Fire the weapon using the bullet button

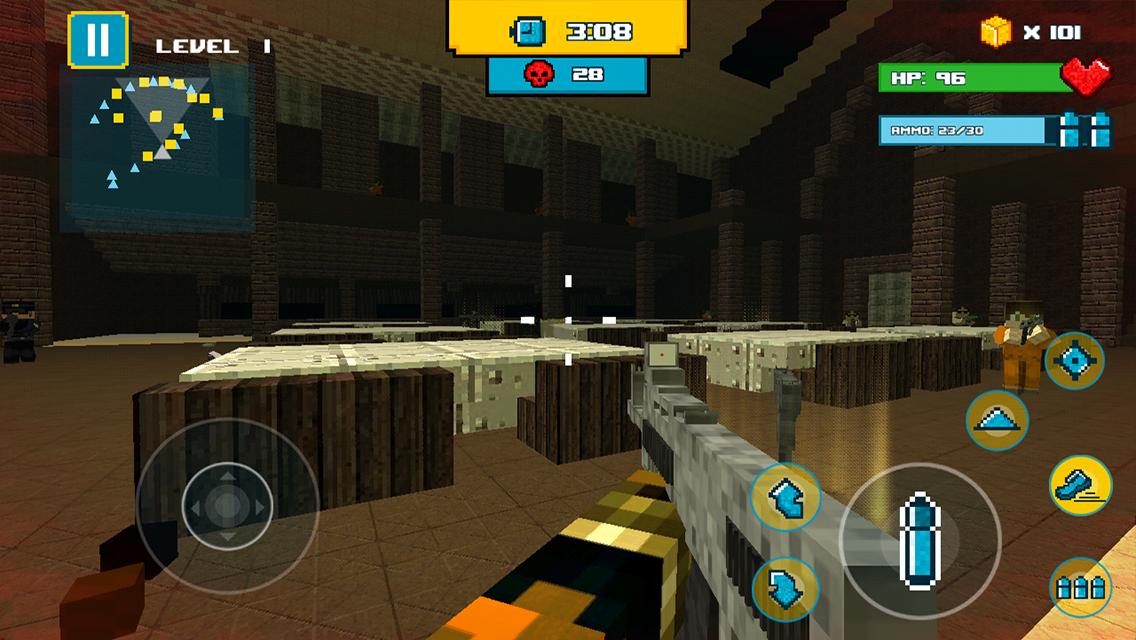click(919, 542)
